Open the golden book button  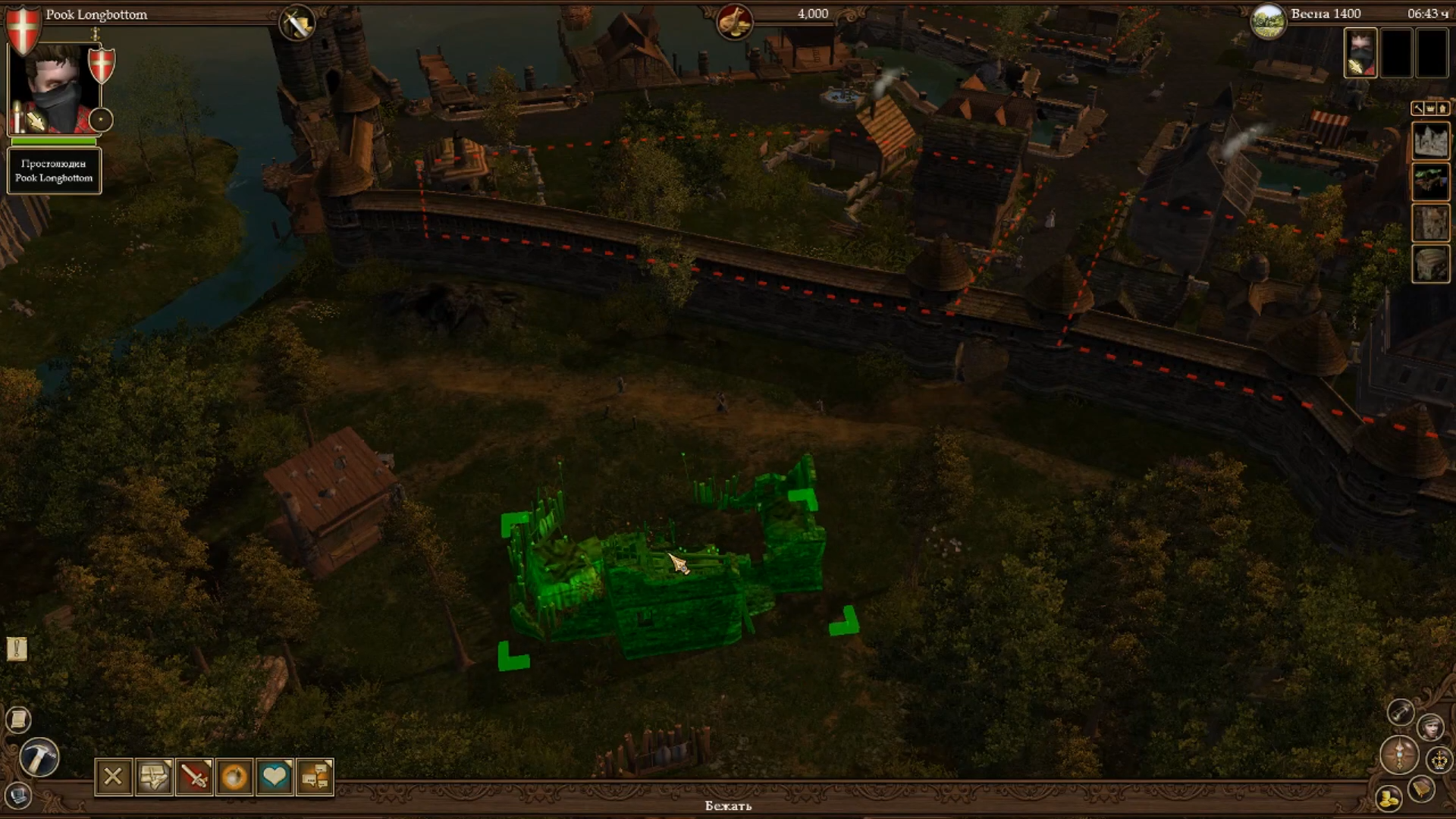click(1420, 789)
